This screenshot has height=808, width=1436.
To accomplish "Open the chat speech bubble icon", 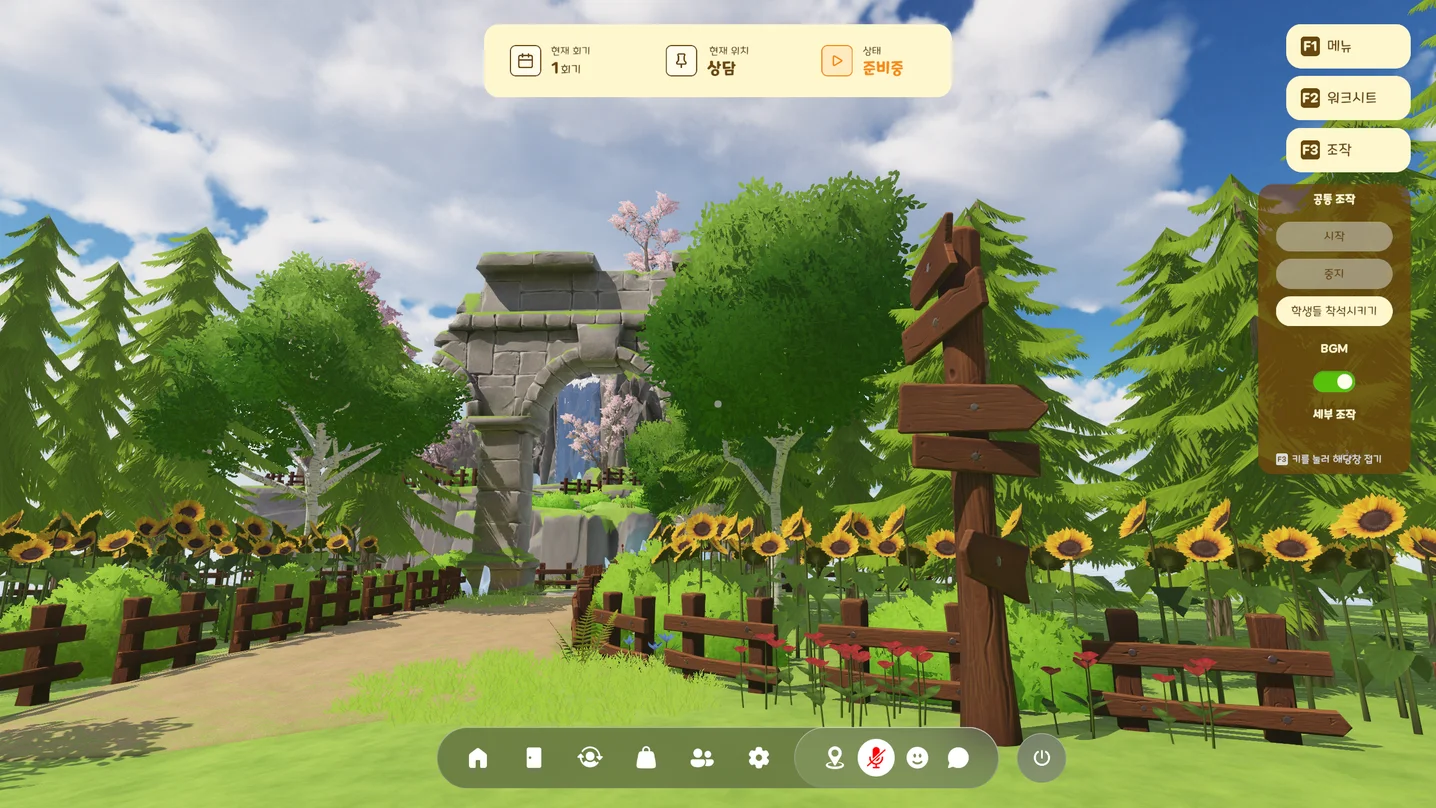I will coord(958,758).
